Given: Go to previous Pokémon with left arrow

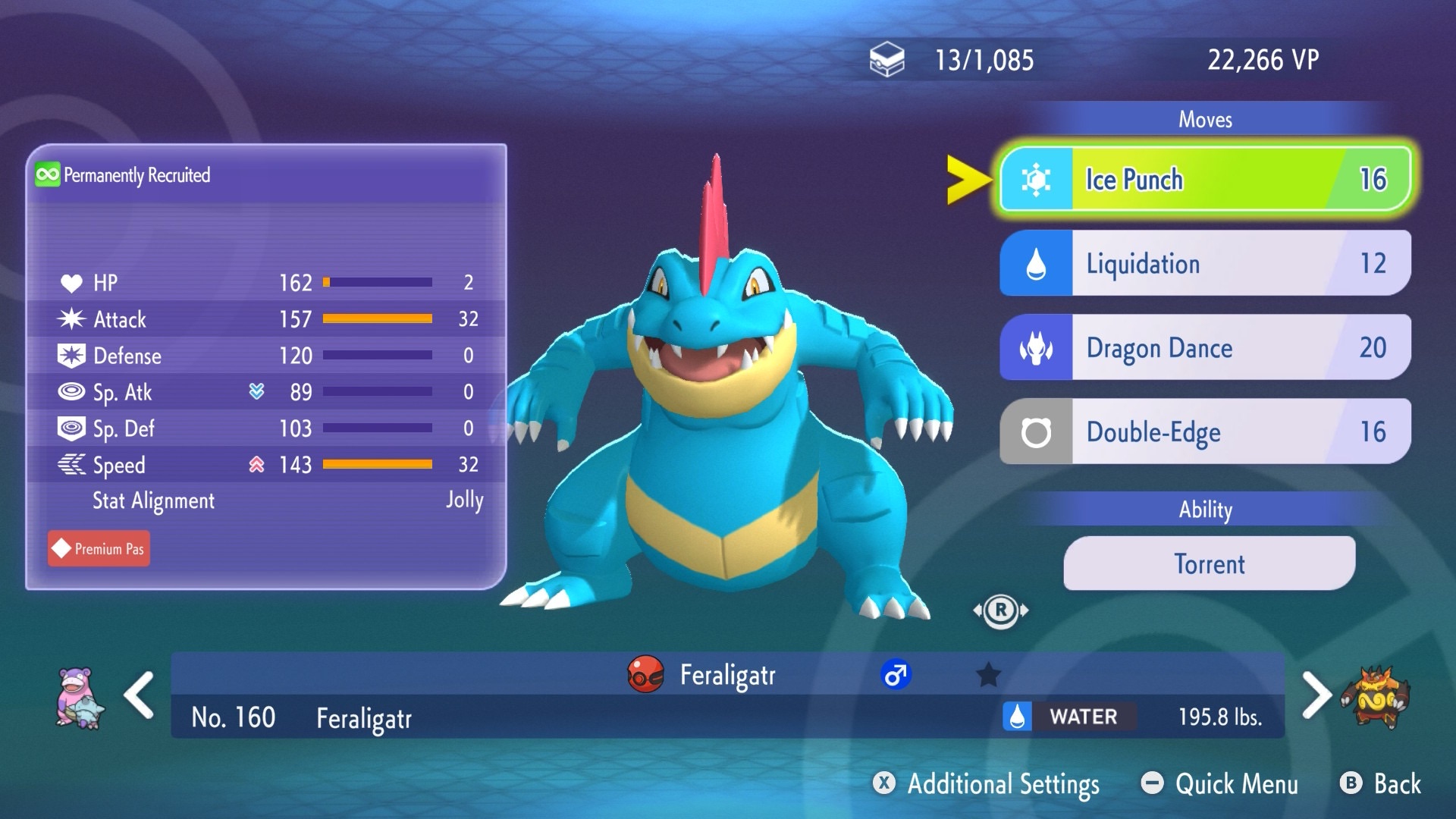Looking at the screenshot, I should pos(140,695).
